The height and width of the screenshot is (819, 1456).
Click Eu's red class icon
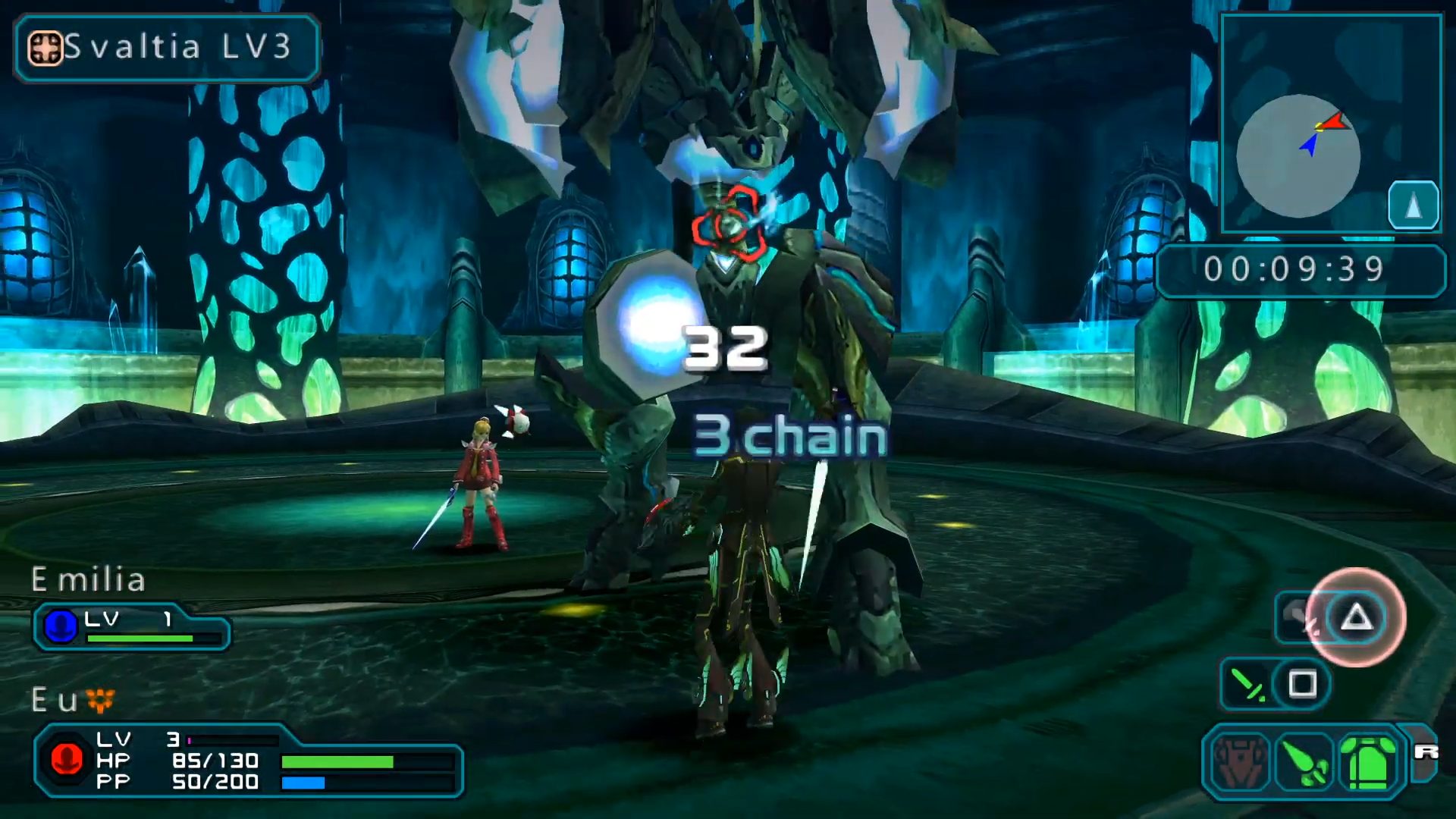(x=67, y=759)
